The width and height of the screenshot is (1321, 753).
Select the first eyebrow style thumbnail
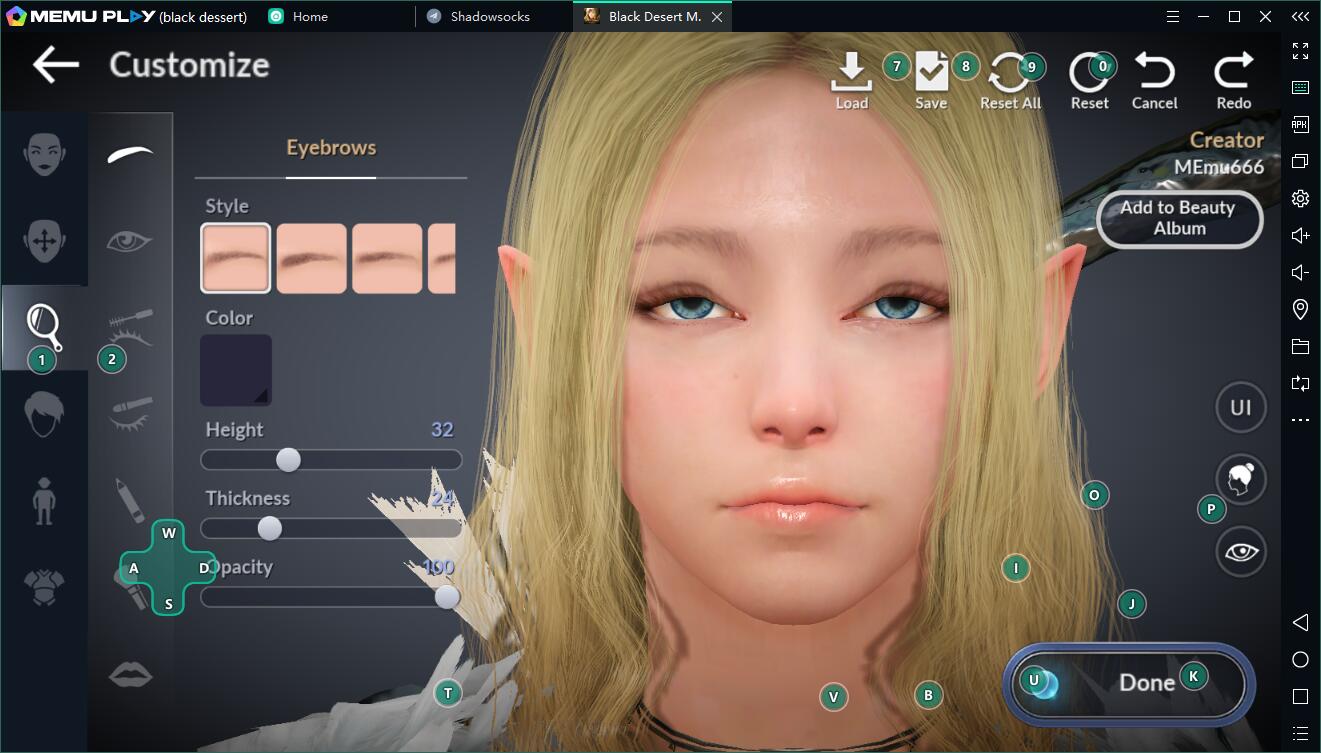coord(236,258)
